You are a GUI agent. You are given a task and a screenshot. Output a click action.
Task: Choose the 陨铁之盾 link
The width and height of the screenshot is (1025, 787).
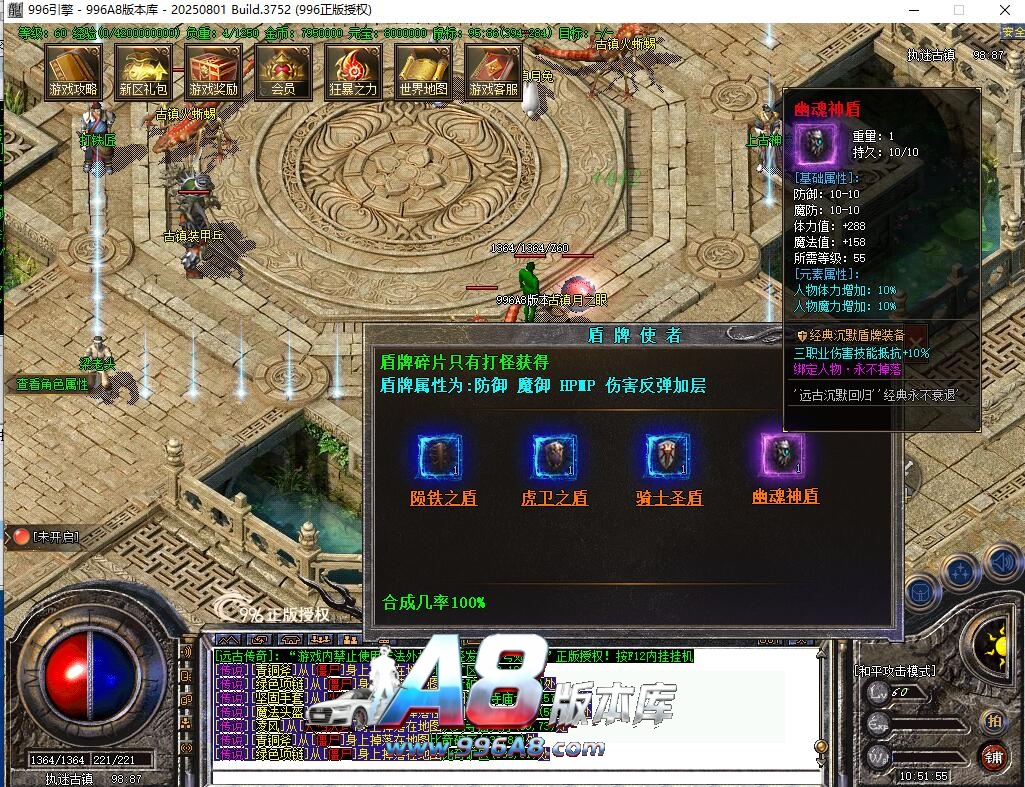coord(443,498)
